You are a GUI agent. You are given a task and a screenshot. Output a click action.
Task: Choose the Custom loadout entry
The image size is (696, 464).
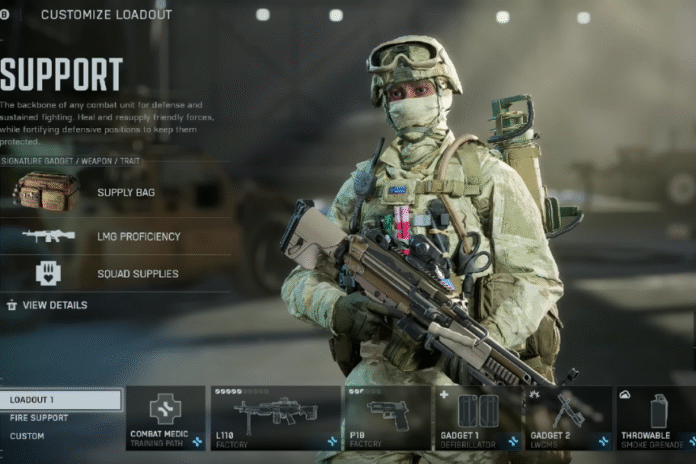(x=28, y=436)
